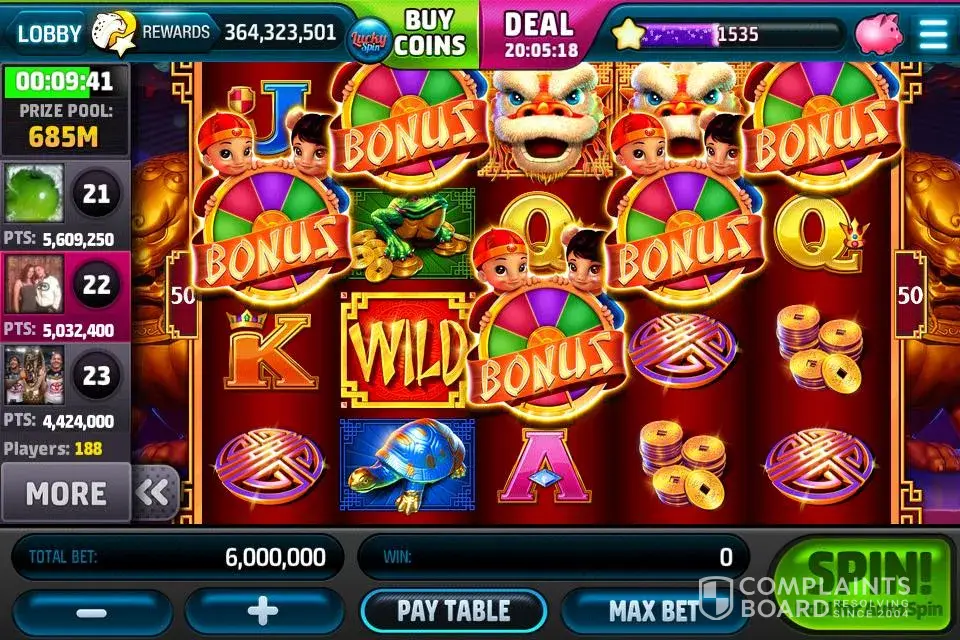This screenshot has width=960, height=640.
Task: Click the star level progress icon
Action: (628, 35)
